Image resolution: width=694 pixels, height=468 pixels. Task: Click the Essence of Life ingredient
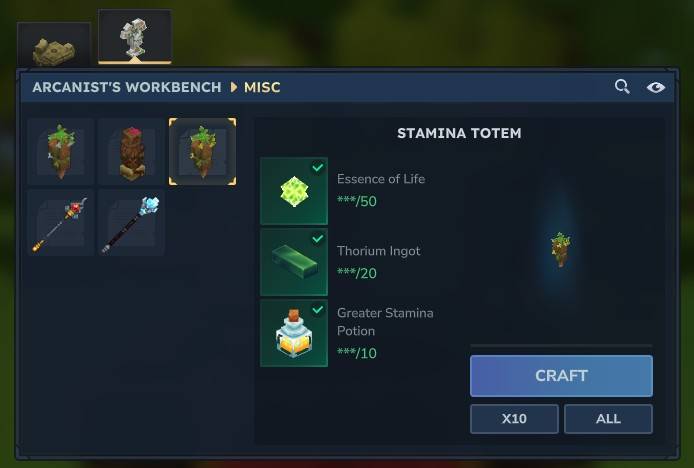pos(294,191)
